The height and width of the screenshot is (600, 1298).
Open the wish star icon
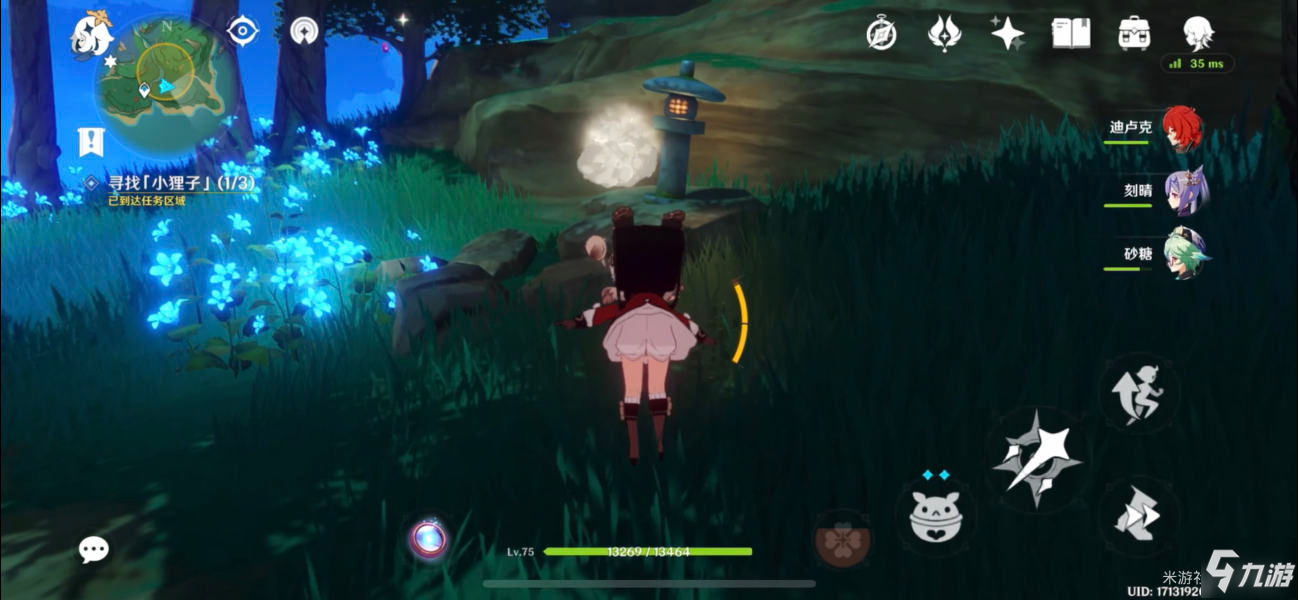1007,34
